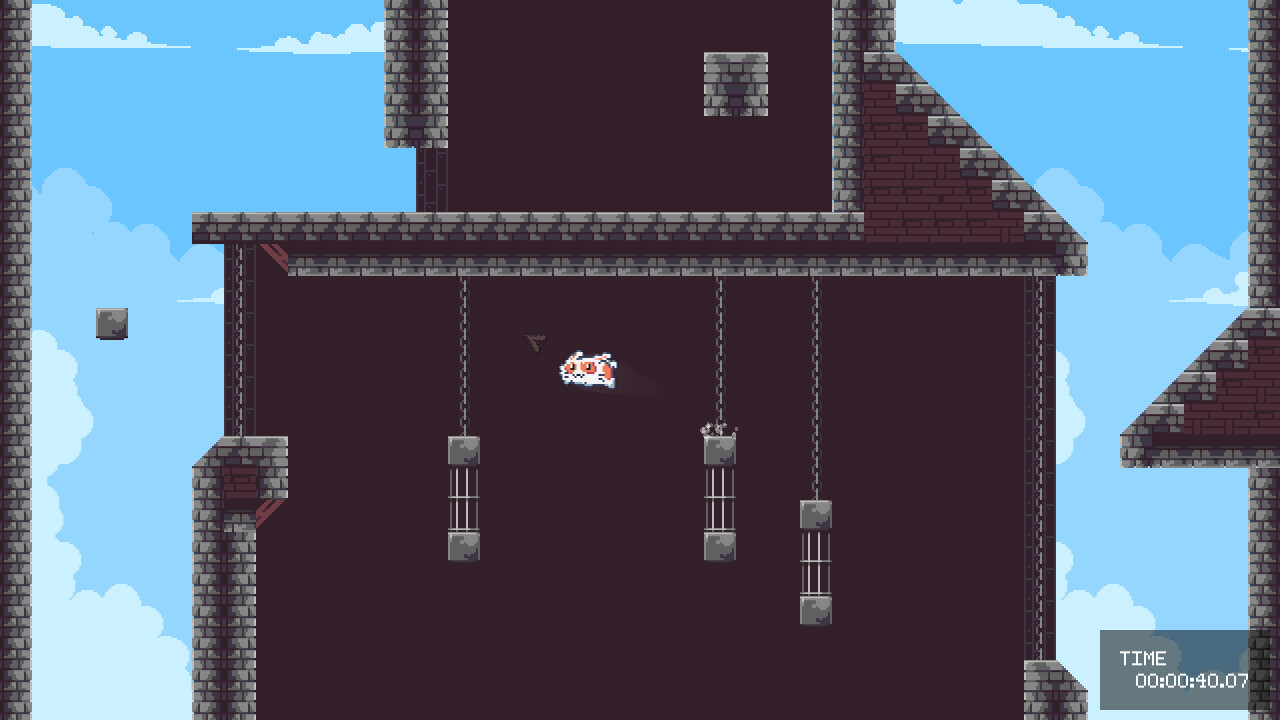Click the white and orange cat character
This screenshot has width=1280, height=720.
tap(585, 370)
